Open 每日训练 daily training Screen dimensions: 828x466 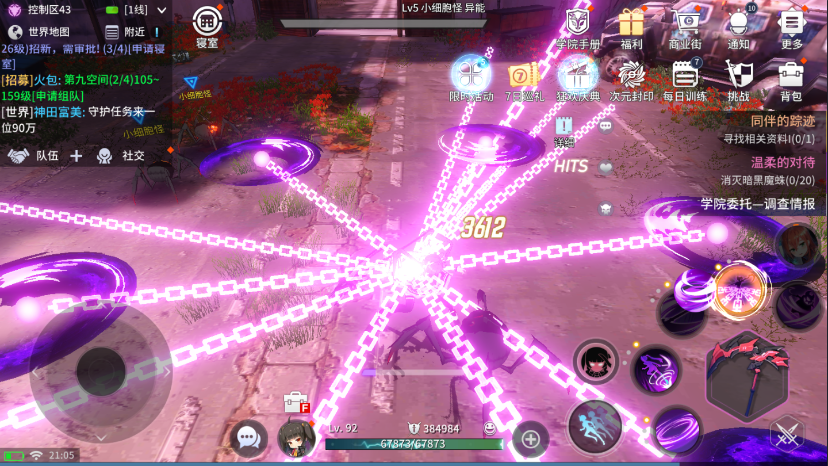[685, 80]
